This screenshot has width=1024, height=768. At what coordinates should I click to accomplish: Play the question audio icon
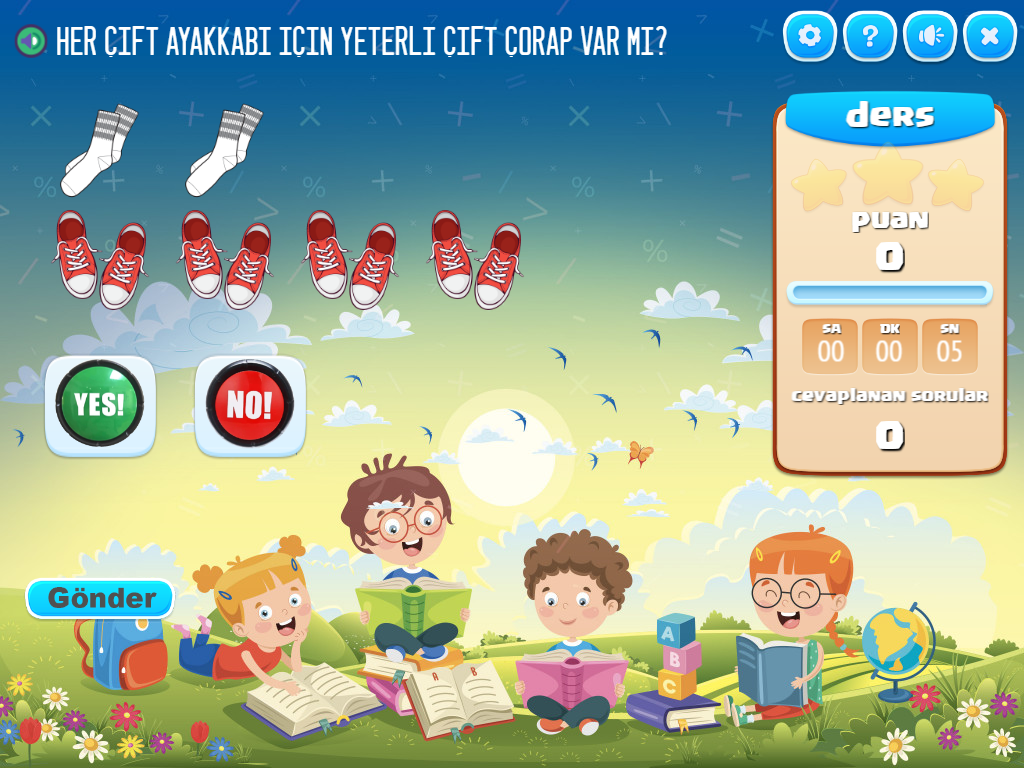point(32,41)
